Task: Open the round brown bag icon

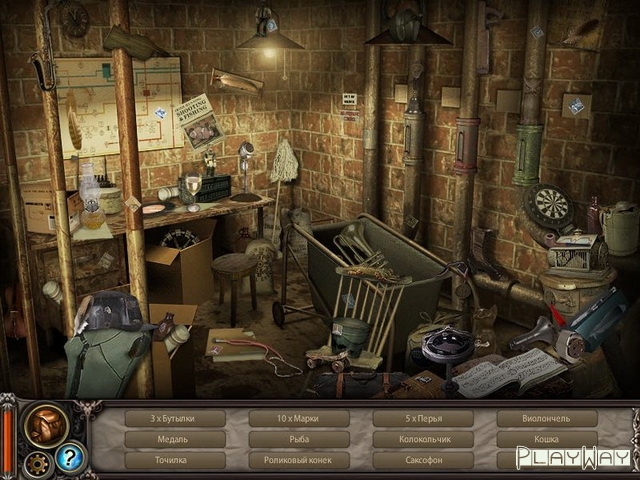Action: tap(46, 424)
